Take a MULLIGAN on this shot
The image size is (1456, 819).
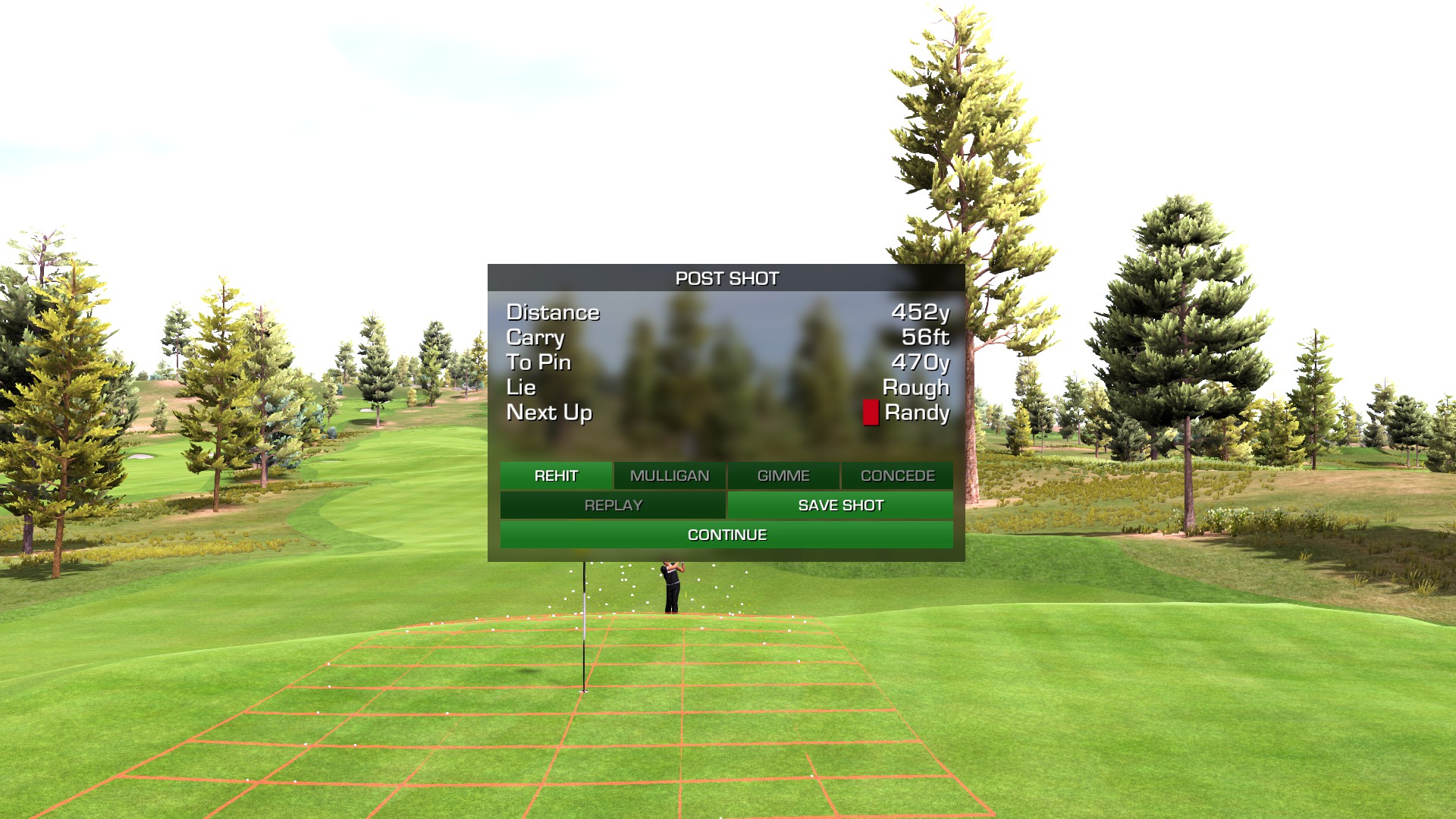click(x=670, y=475)
